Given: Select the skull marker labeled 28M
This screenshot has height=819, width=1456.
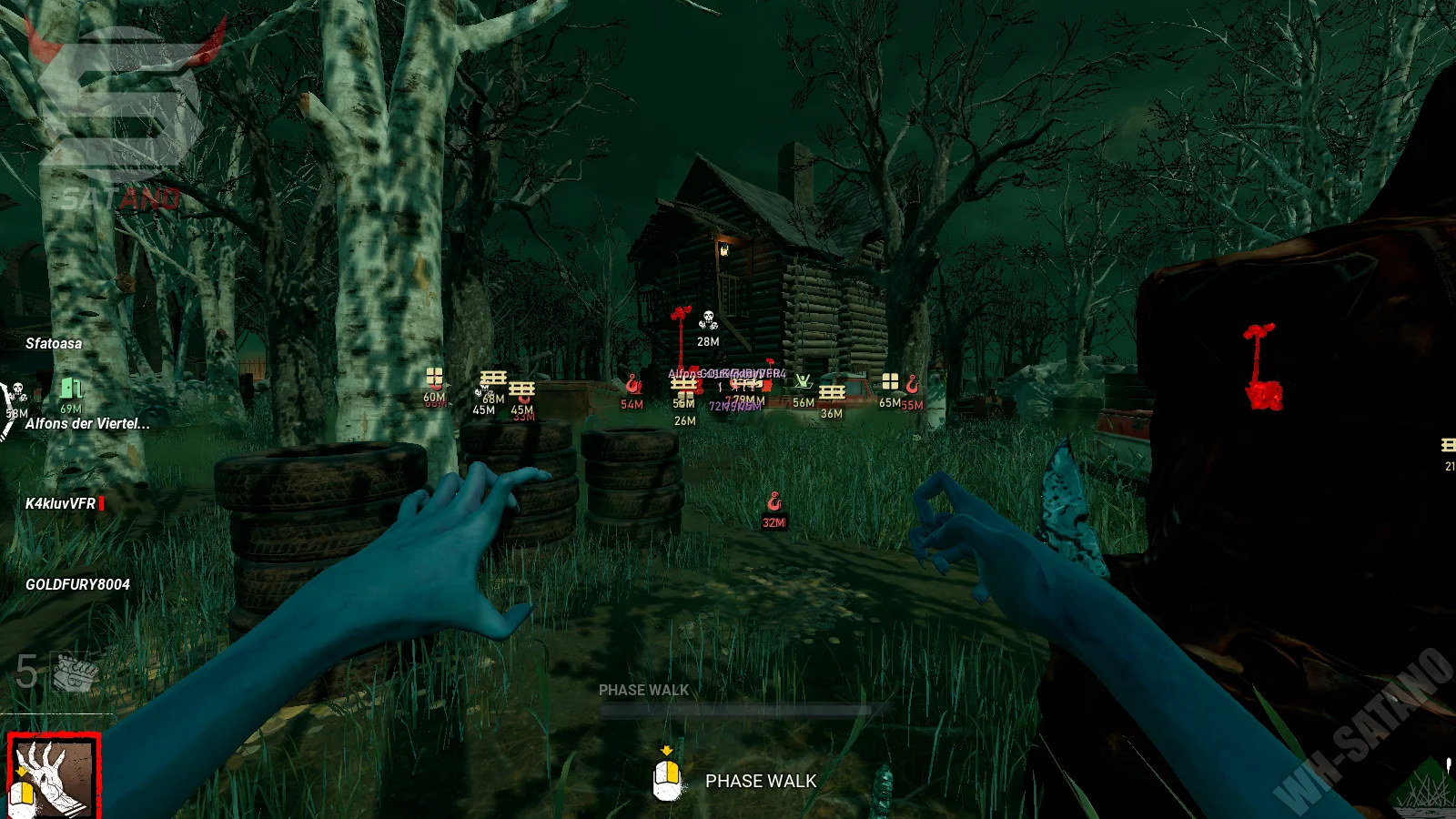Looking at the screenshot, I should click(708, 321).
